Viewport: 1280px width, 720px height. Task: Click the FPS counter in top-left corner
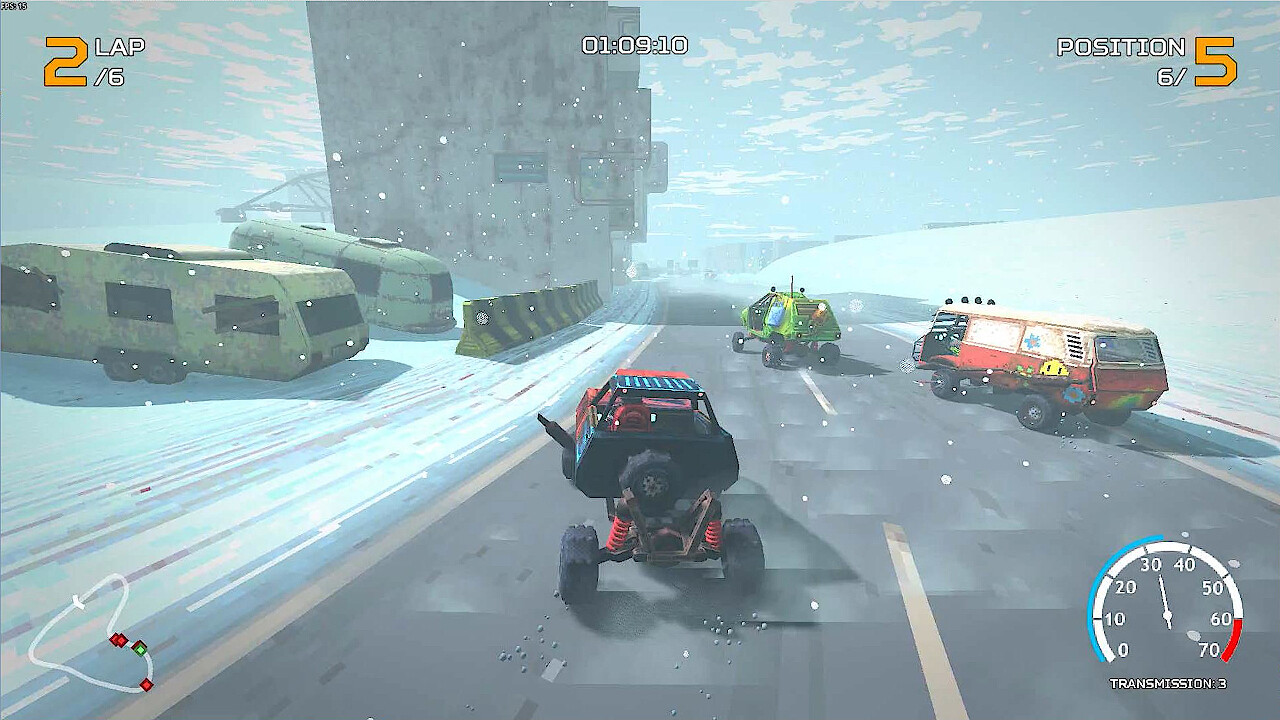(x=12, y=8)
